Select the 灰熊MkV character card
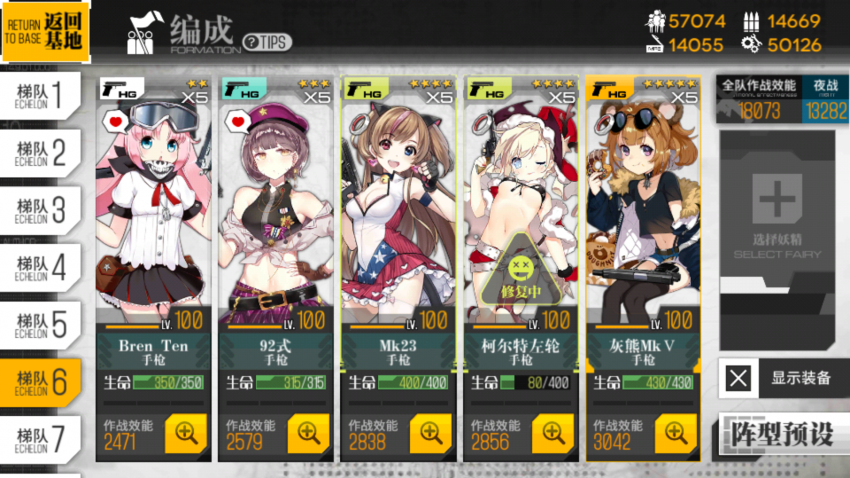Screen dimensions: 850x478 [x=642, y=220]
